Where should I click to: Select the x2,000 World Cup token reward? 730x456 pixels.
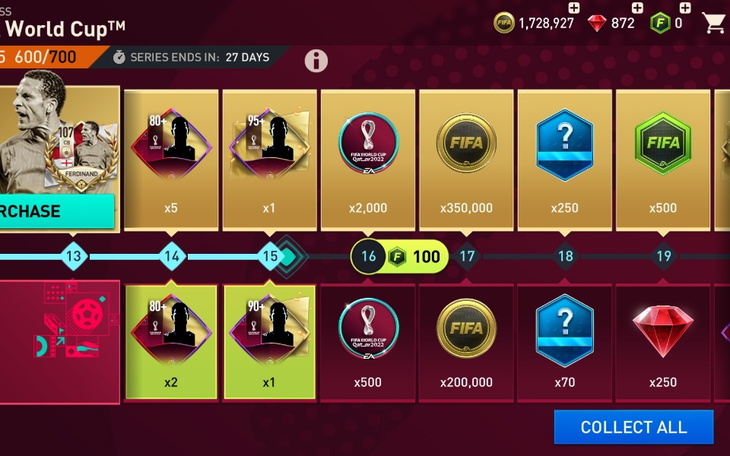[x=368, y=158]
